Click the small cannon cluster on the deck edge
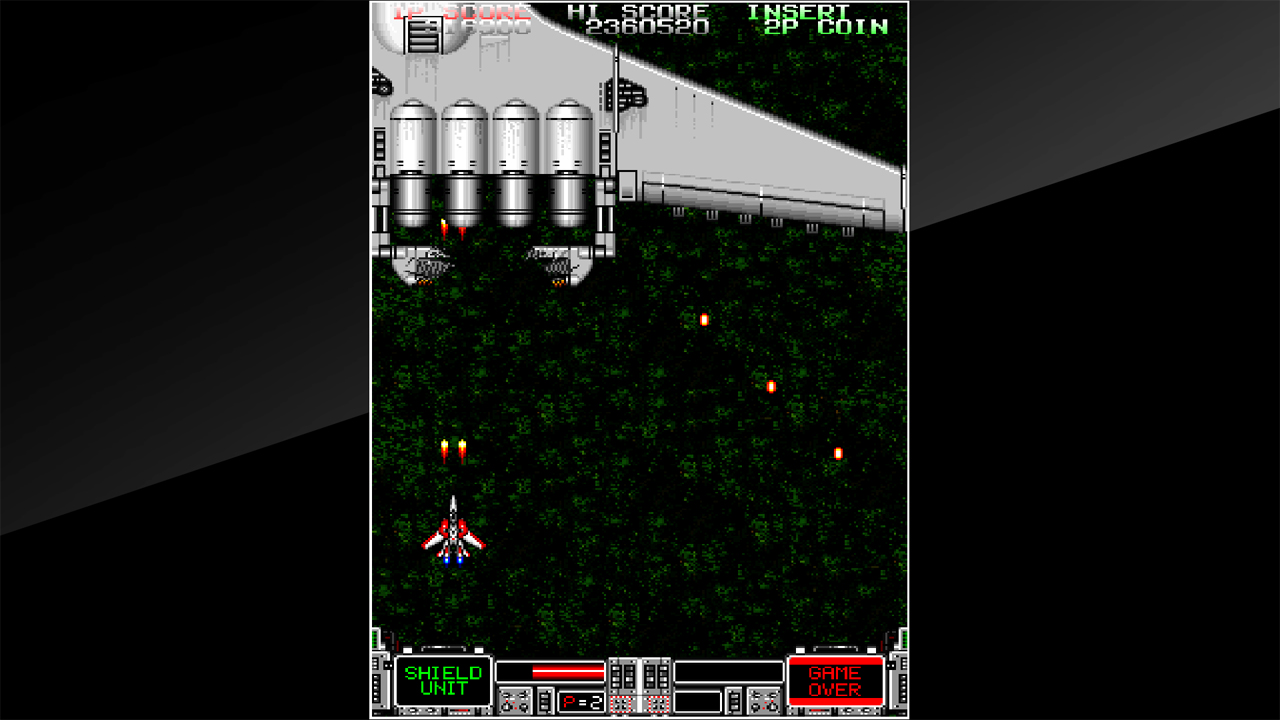Viewport: 1280px width, 720px height. coord(626,93)
